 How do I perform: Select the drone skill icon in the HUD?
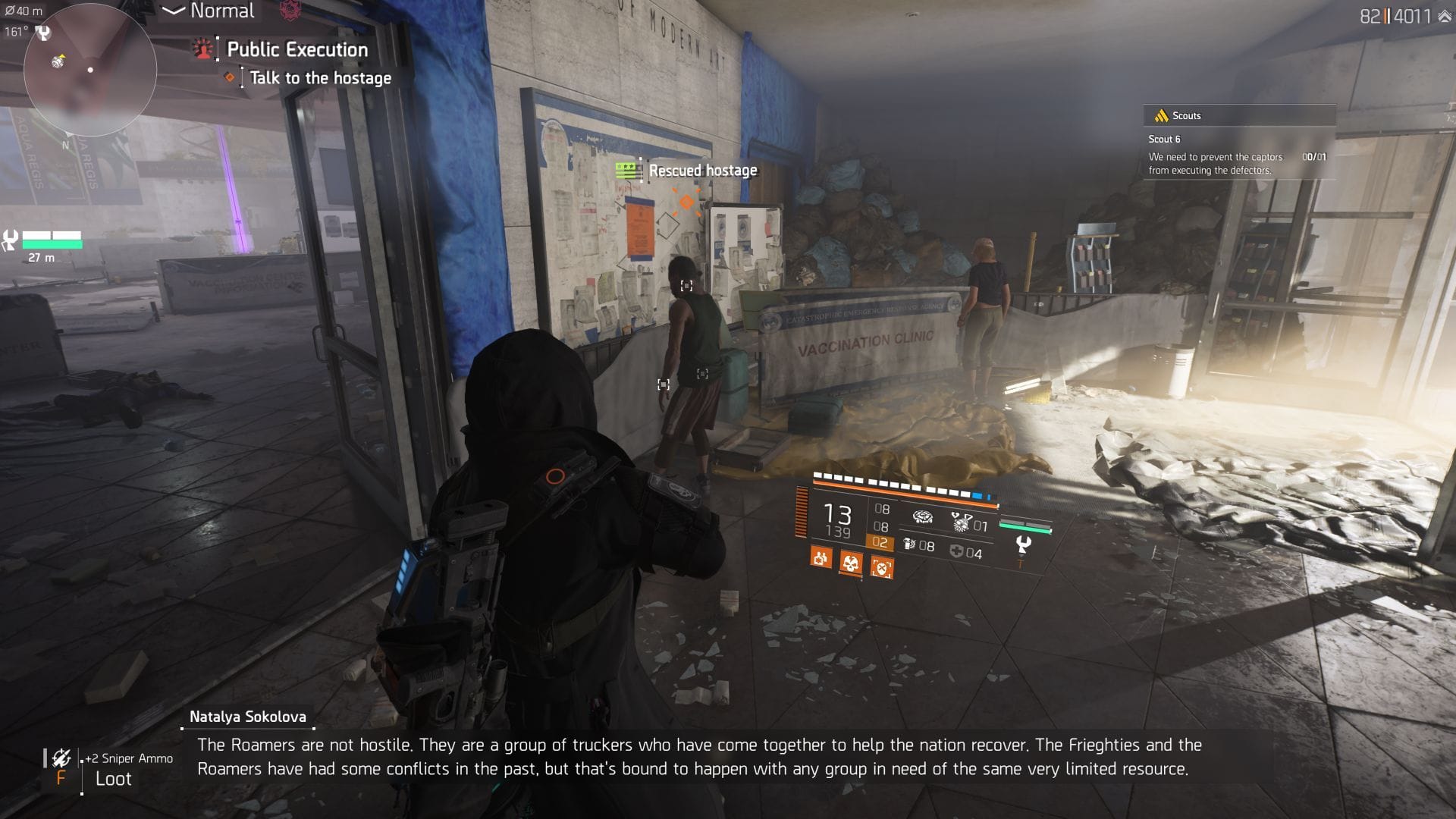tap(924, 516)
